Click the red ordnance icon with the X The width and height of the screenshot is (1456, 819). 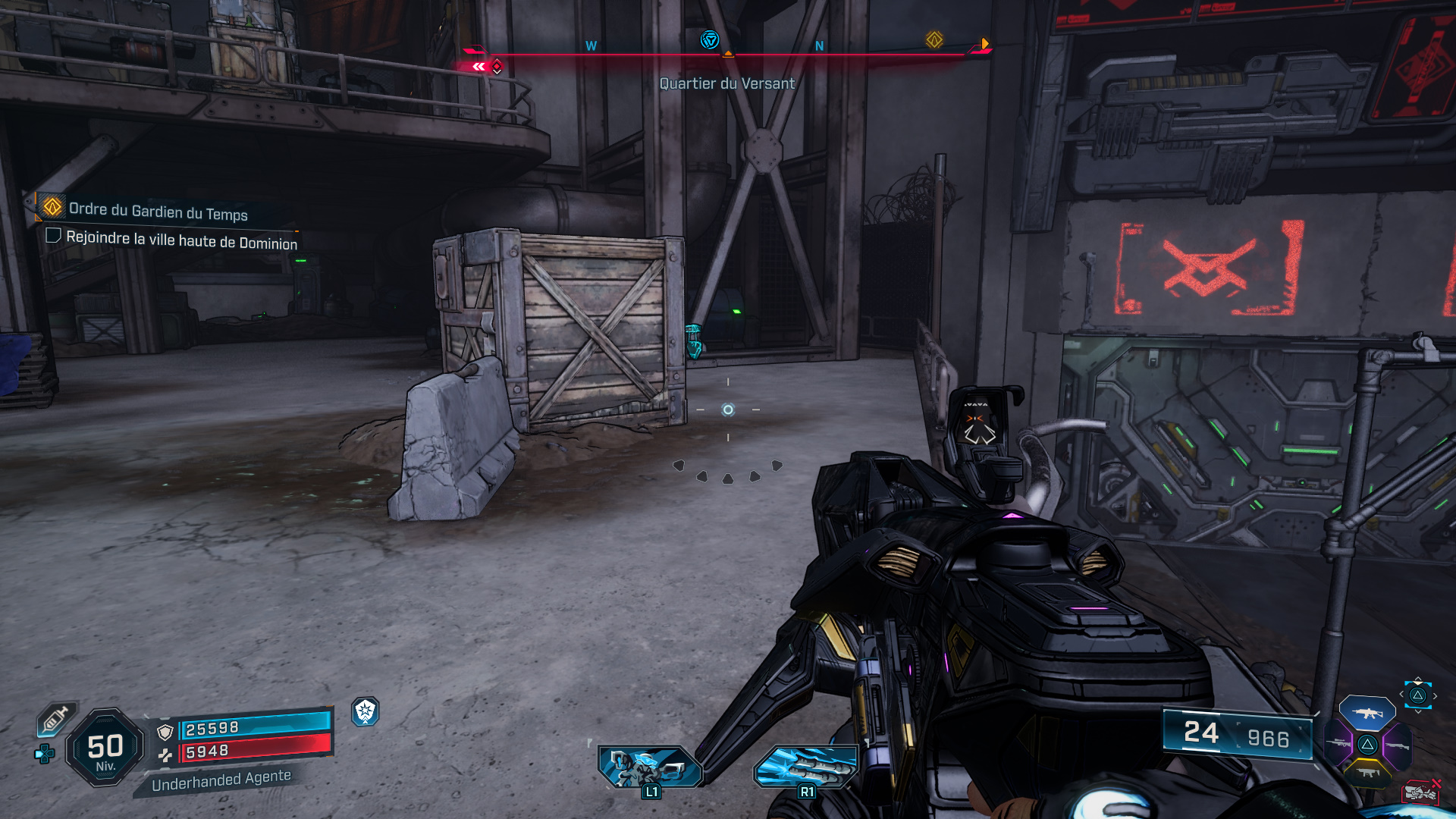click(1420, 793)
